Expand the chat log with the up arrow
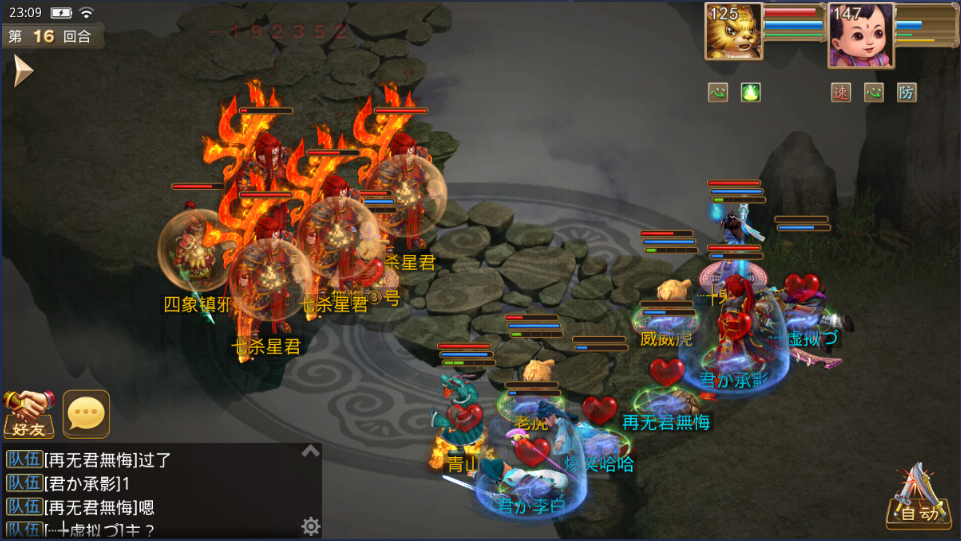This screenshot has height=541, width=961. [x=310, y=452]
